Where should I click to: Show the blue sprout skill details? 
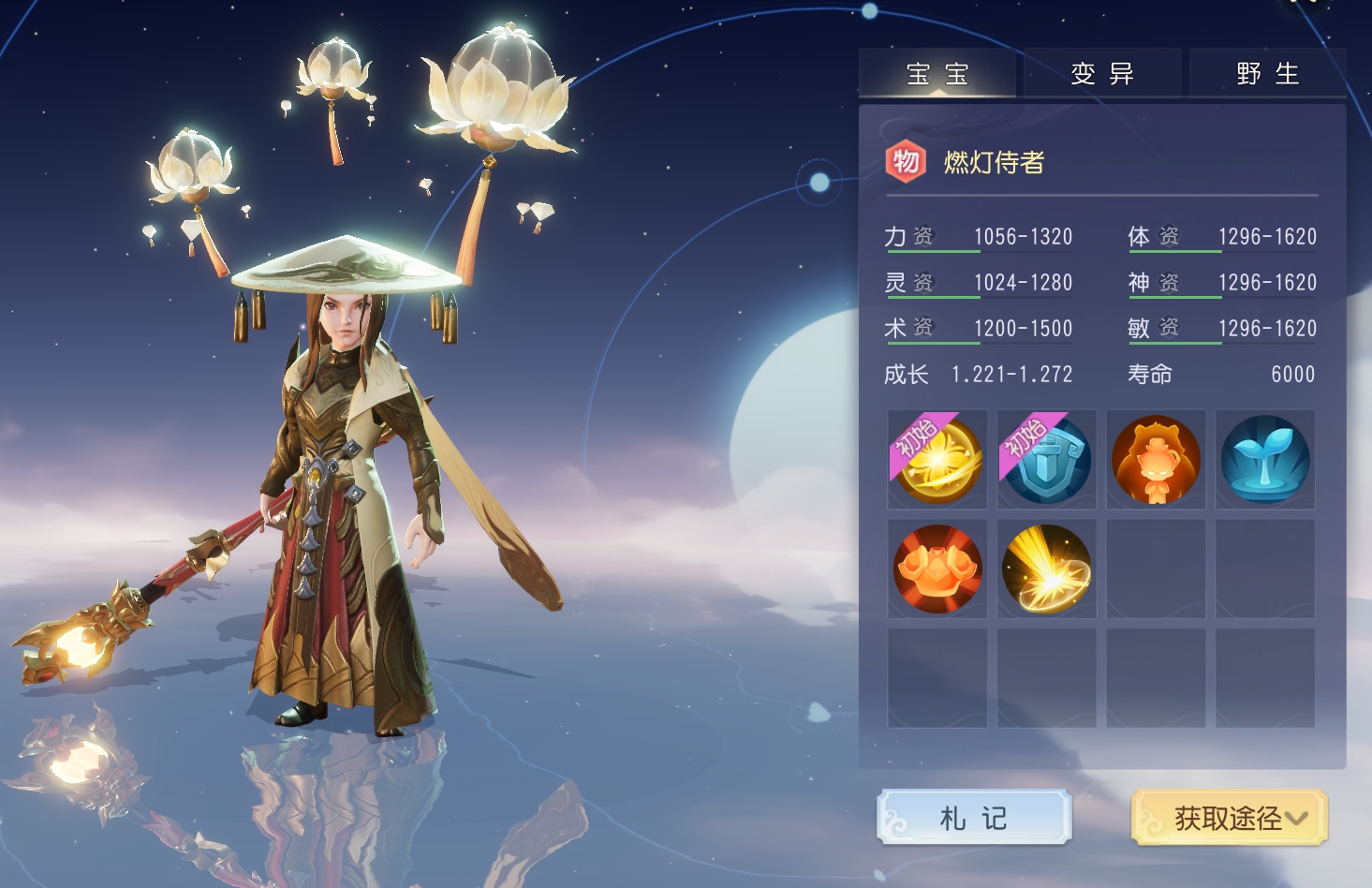(1265, 460)
